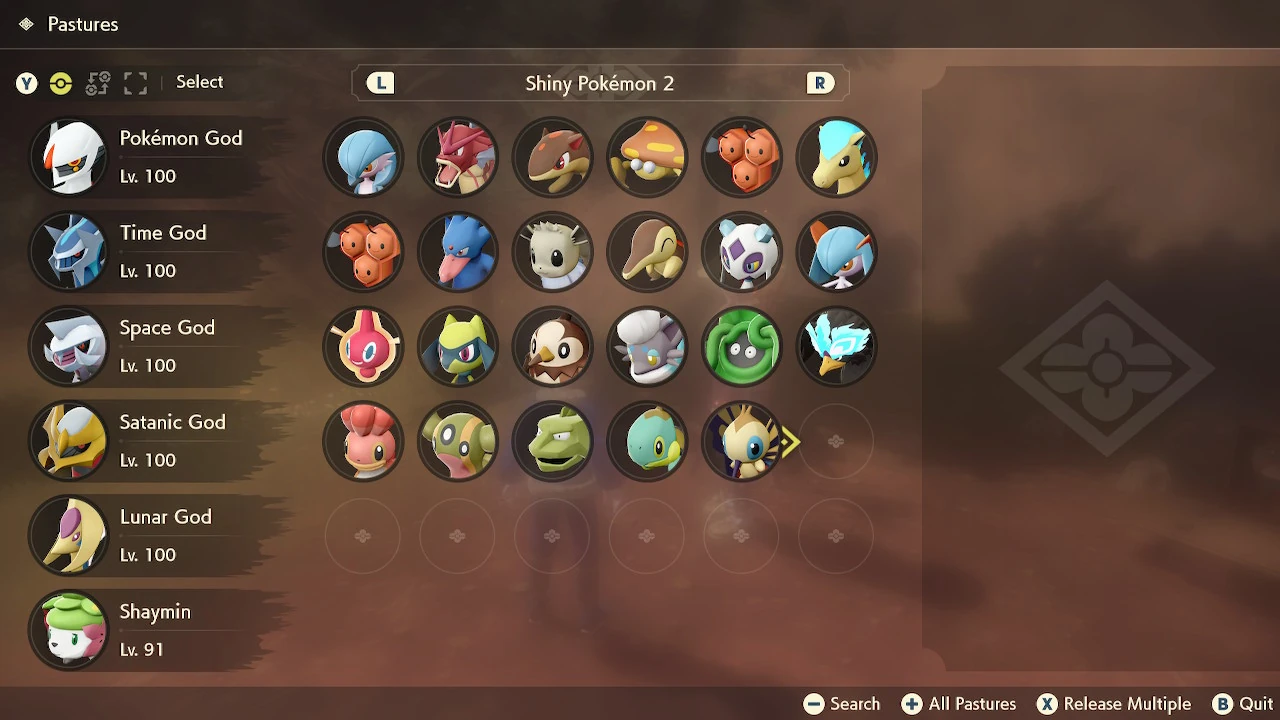Viewport: 1280px width, 720px height.
Task: Select the shiny red Gyarados
Action: 458,157
